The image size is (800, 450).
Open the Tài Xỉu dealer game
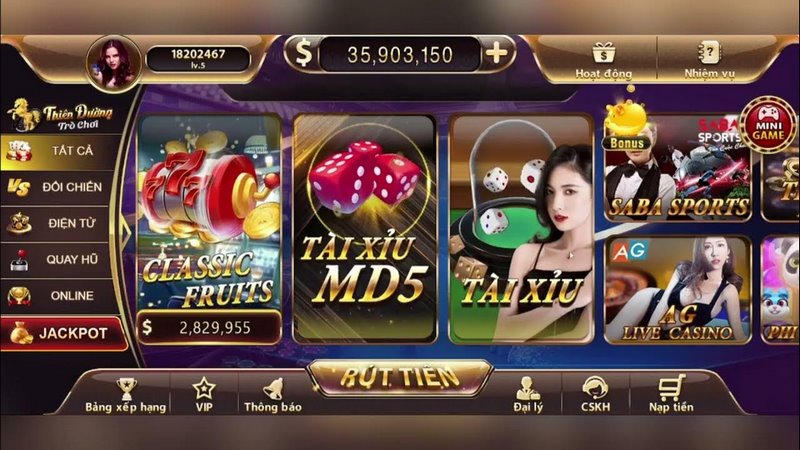pyautogui.click(x=520, y=230)
